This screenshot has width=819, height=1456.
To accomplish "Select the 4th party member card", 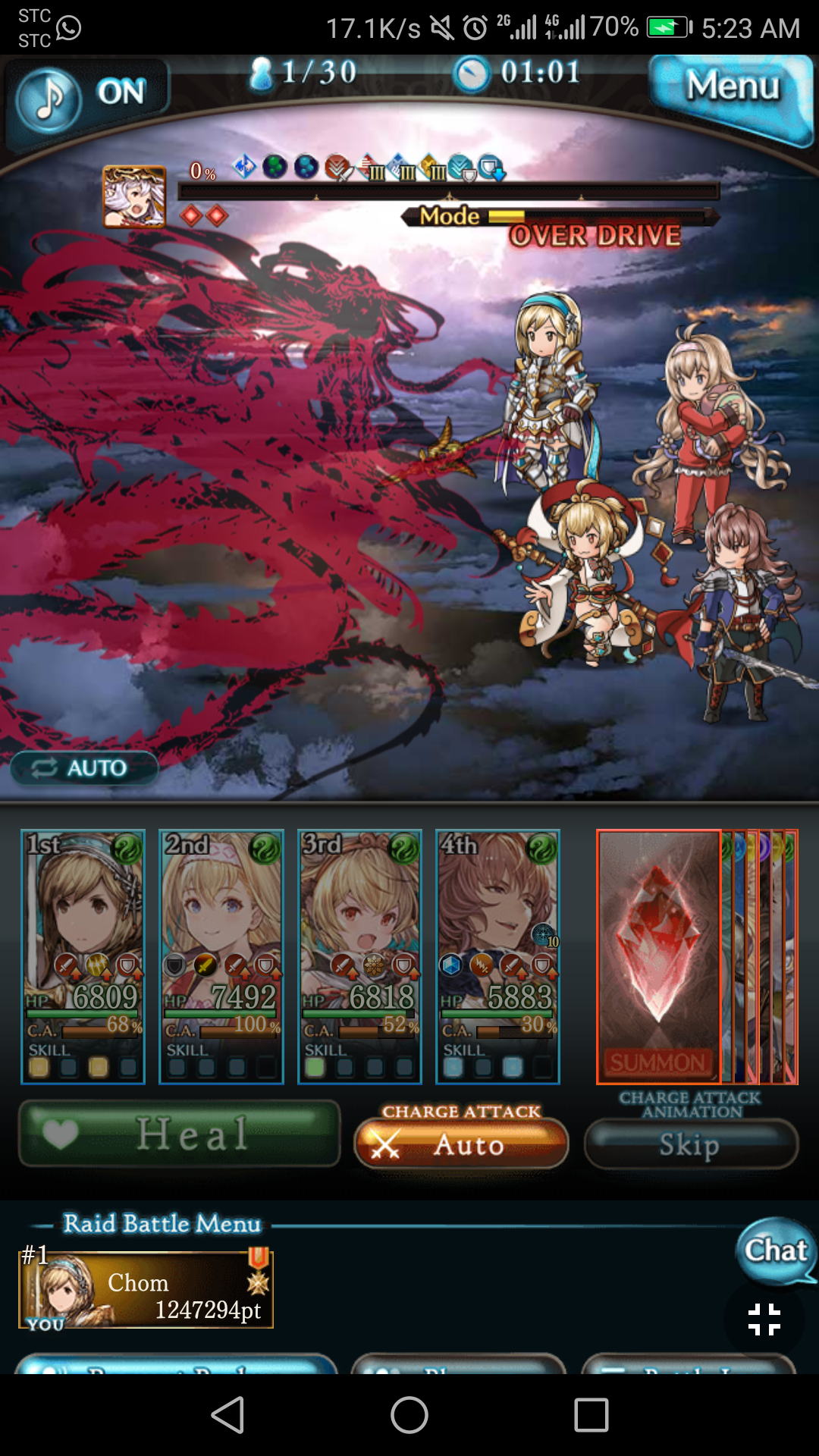I will click(x=497, y=955).
